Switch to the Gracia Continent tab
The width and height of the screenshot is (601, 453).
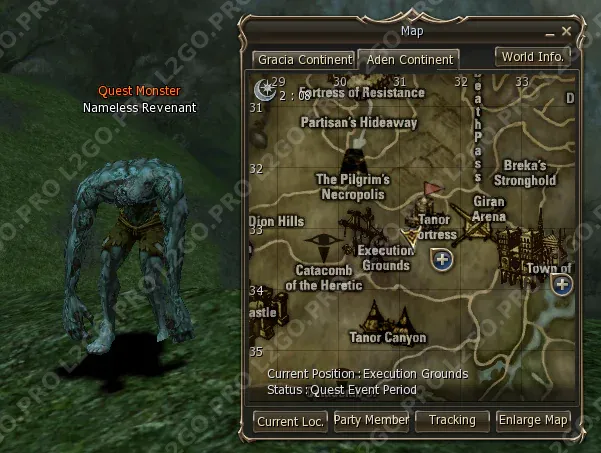click(x=304, y=59)
